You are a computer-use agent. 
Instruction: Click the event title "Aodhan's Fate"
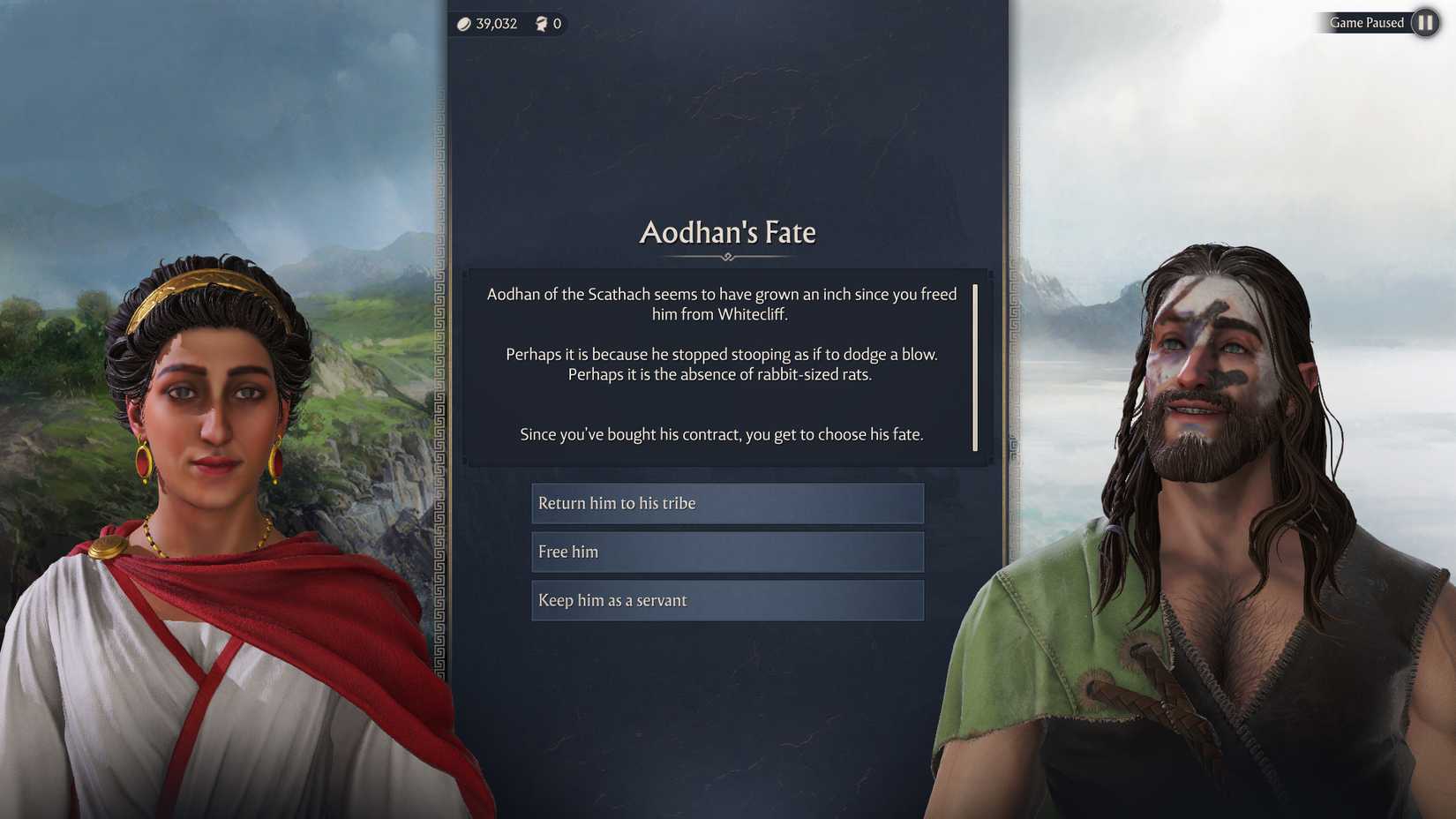725,232
